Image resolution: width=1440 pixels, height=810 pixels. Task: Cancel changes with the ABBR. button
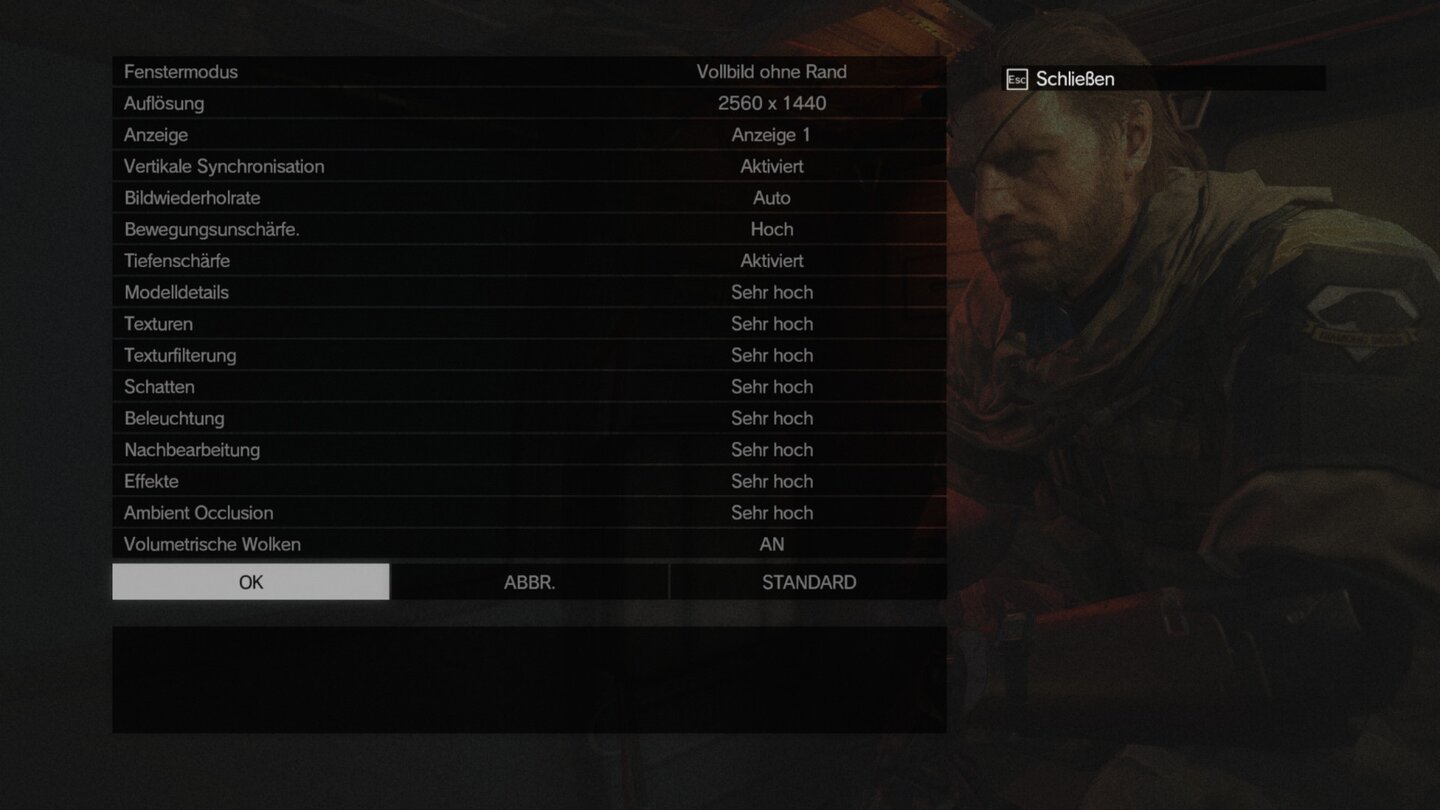coord(528,581)
